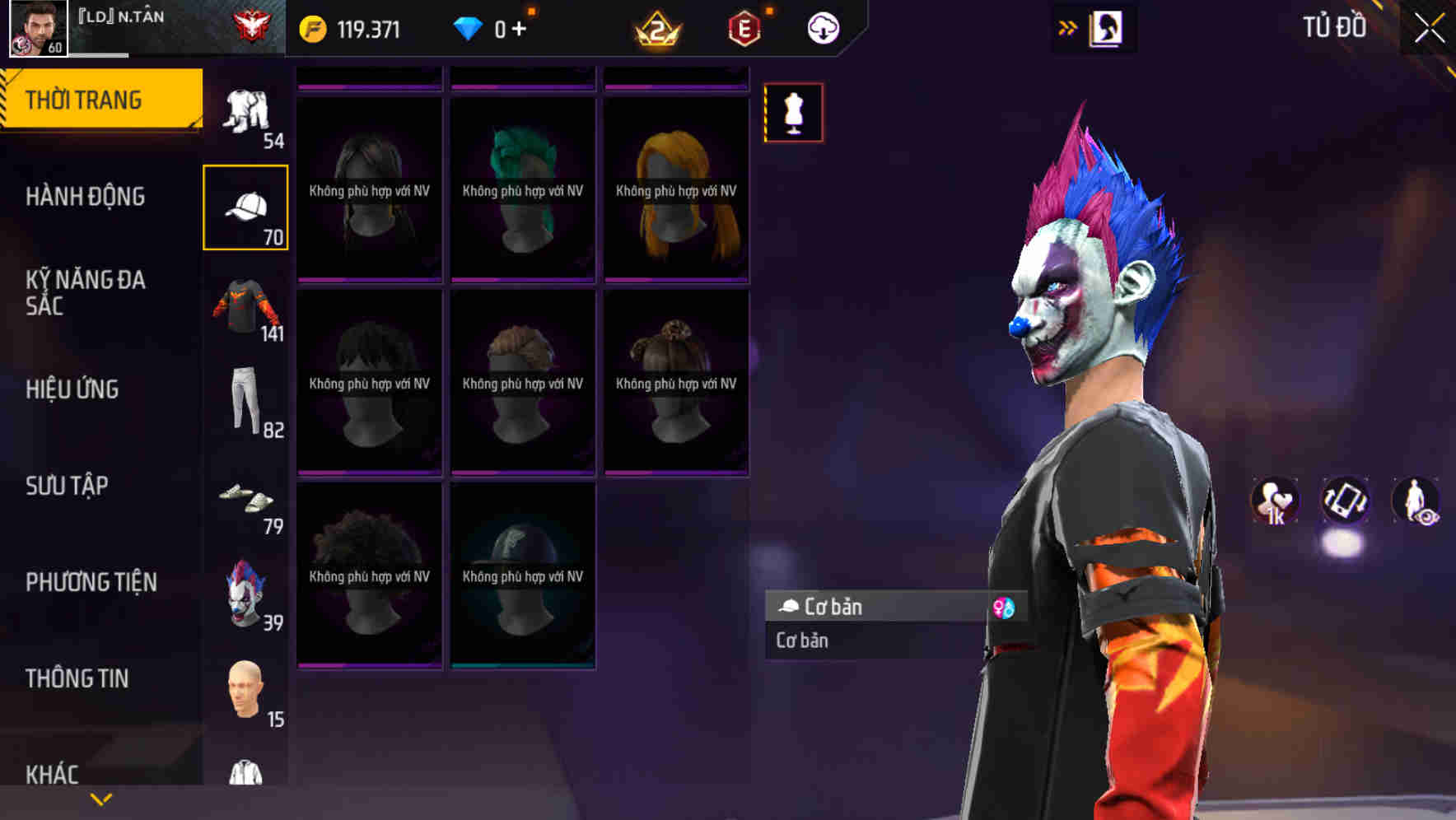Toggle the mannequin display option

[x=793, y=114]
